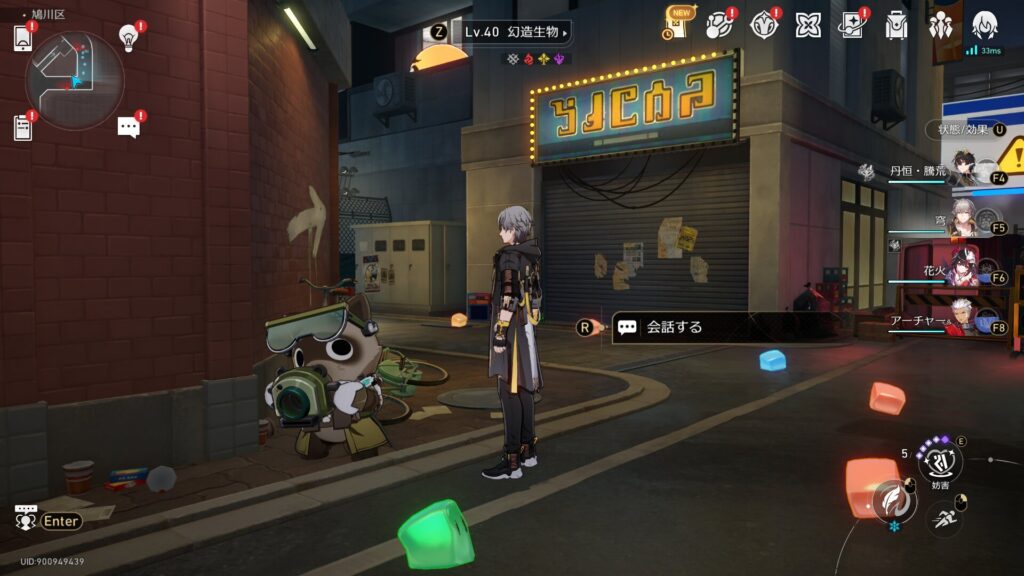The image size is (1024, 576).
Task: Open the team lineup three-figures icon
Action: point(940,25)
